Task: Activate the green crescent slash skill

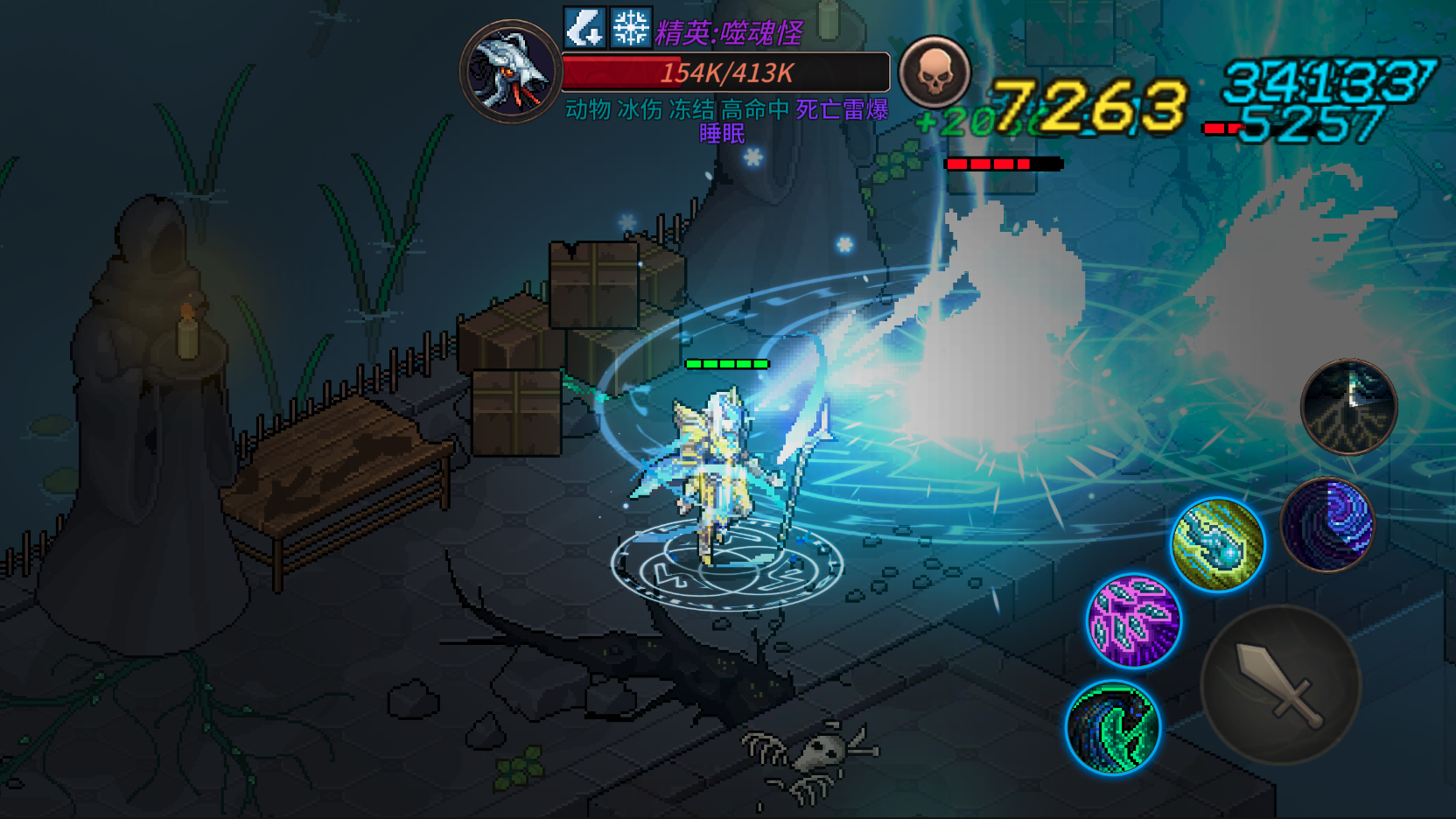Action: pyautogui.click(x=1113, y=728)
